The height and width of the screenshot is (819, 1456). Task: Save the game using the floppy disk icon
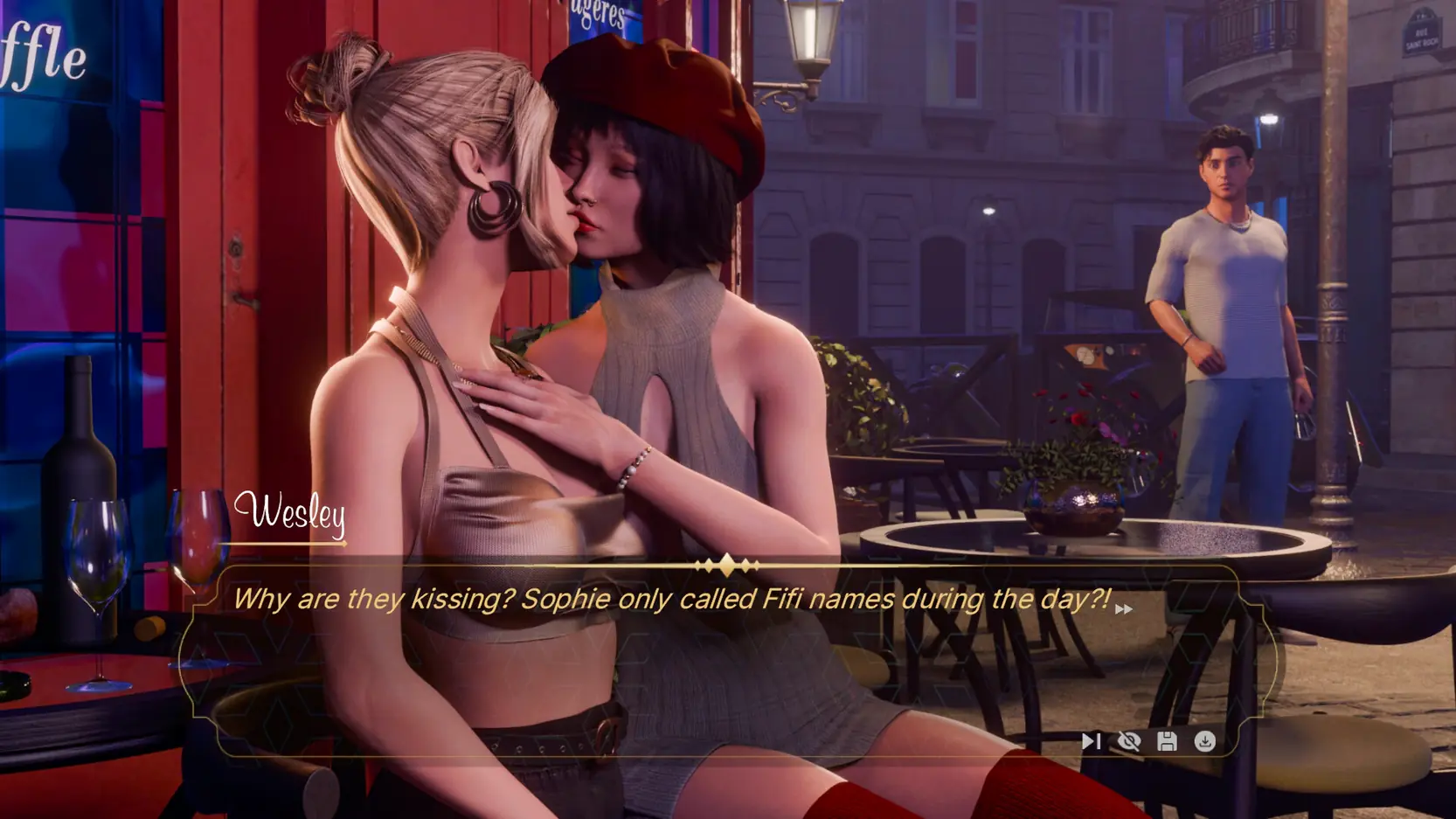point(1167,741)
